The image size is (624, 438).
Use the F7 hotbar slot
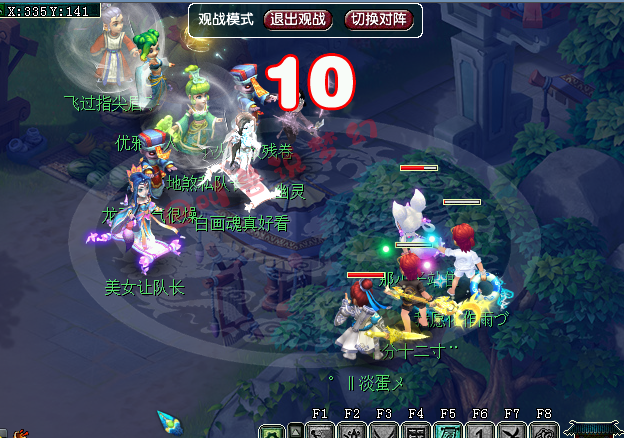coord(512,431)
